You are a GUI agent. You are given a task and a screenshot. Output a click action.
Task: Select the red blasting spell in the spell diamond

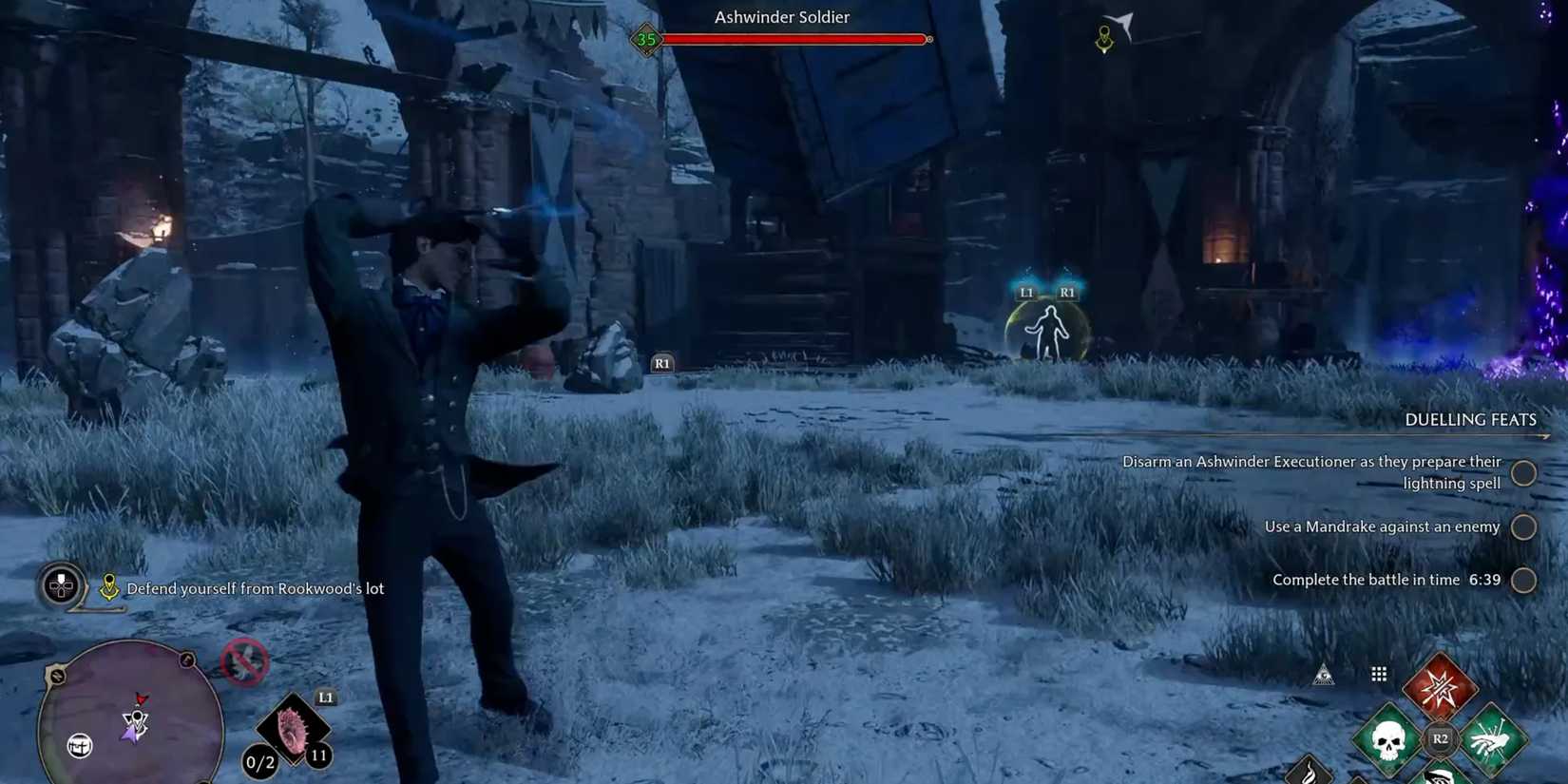pos(1440,686)
